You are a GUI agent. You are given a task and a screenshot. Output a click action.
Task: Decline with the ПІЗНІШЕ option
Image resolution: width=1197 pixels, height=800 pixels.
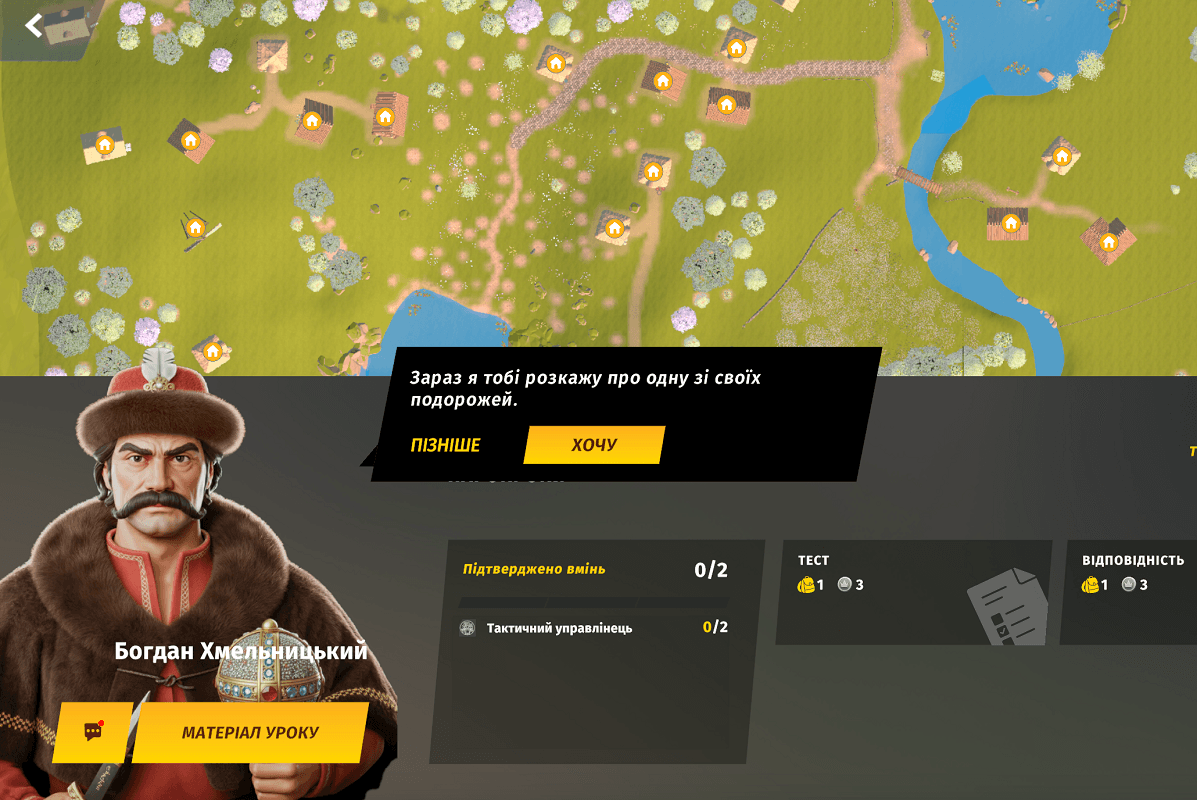(445, 445)
